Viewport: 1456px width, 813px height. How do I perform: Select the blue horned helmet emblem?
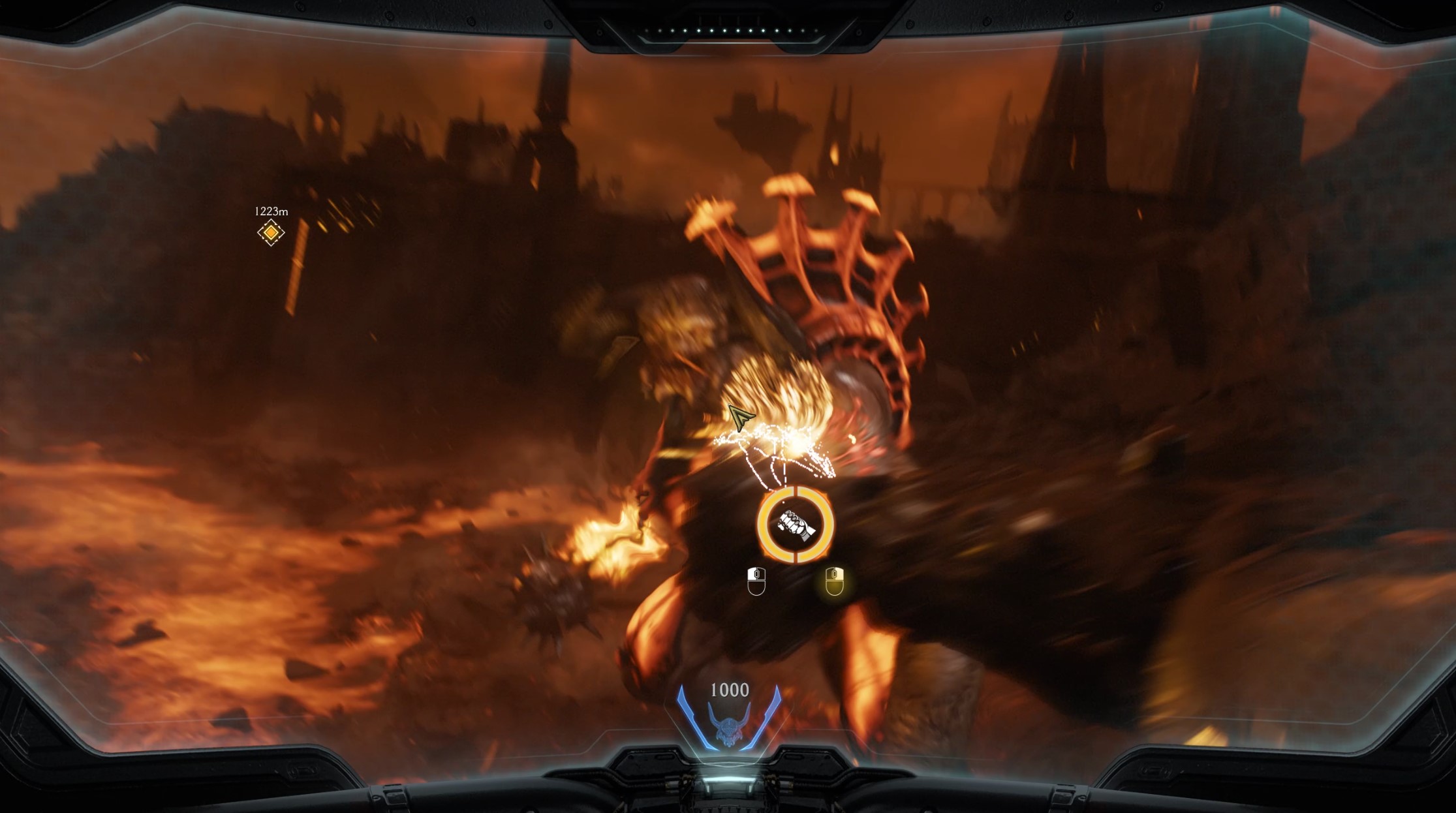pyautogui.click(x=728, y=726)
